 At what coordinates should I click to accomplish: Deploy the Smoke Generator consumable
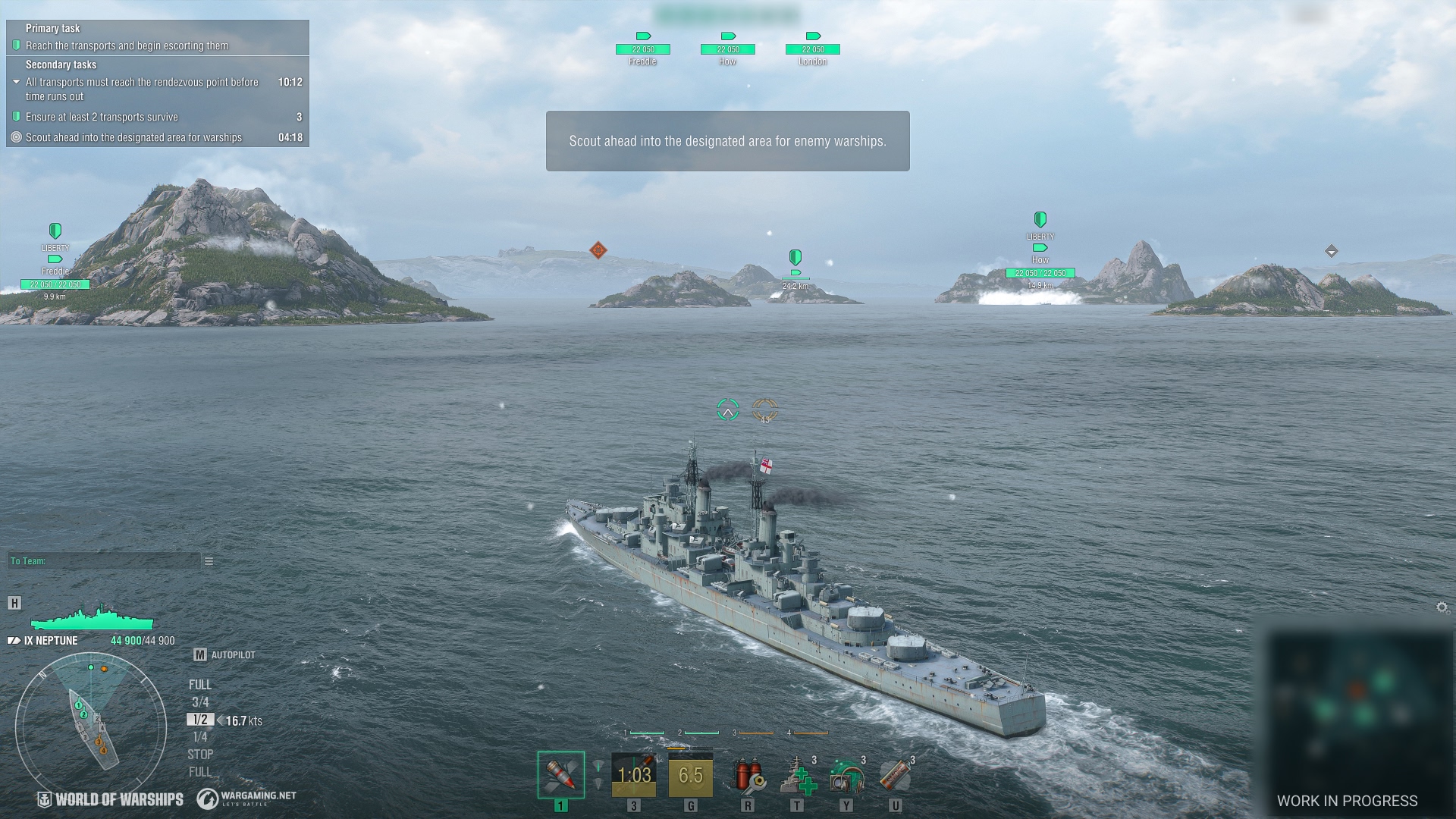coord(896,777)
